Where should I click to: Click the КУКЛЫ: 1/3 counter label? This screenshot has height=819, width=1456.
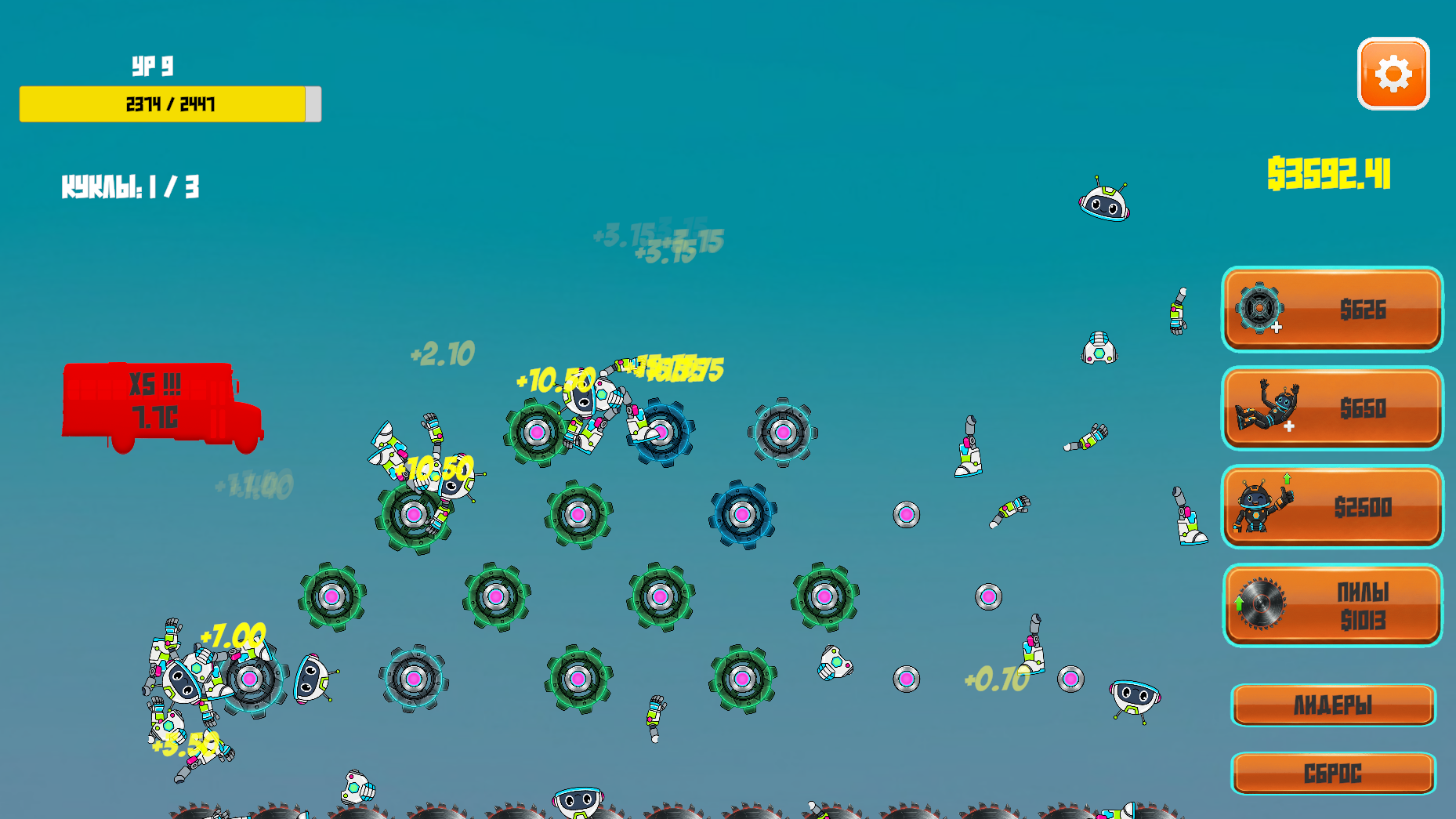point(131,186)
